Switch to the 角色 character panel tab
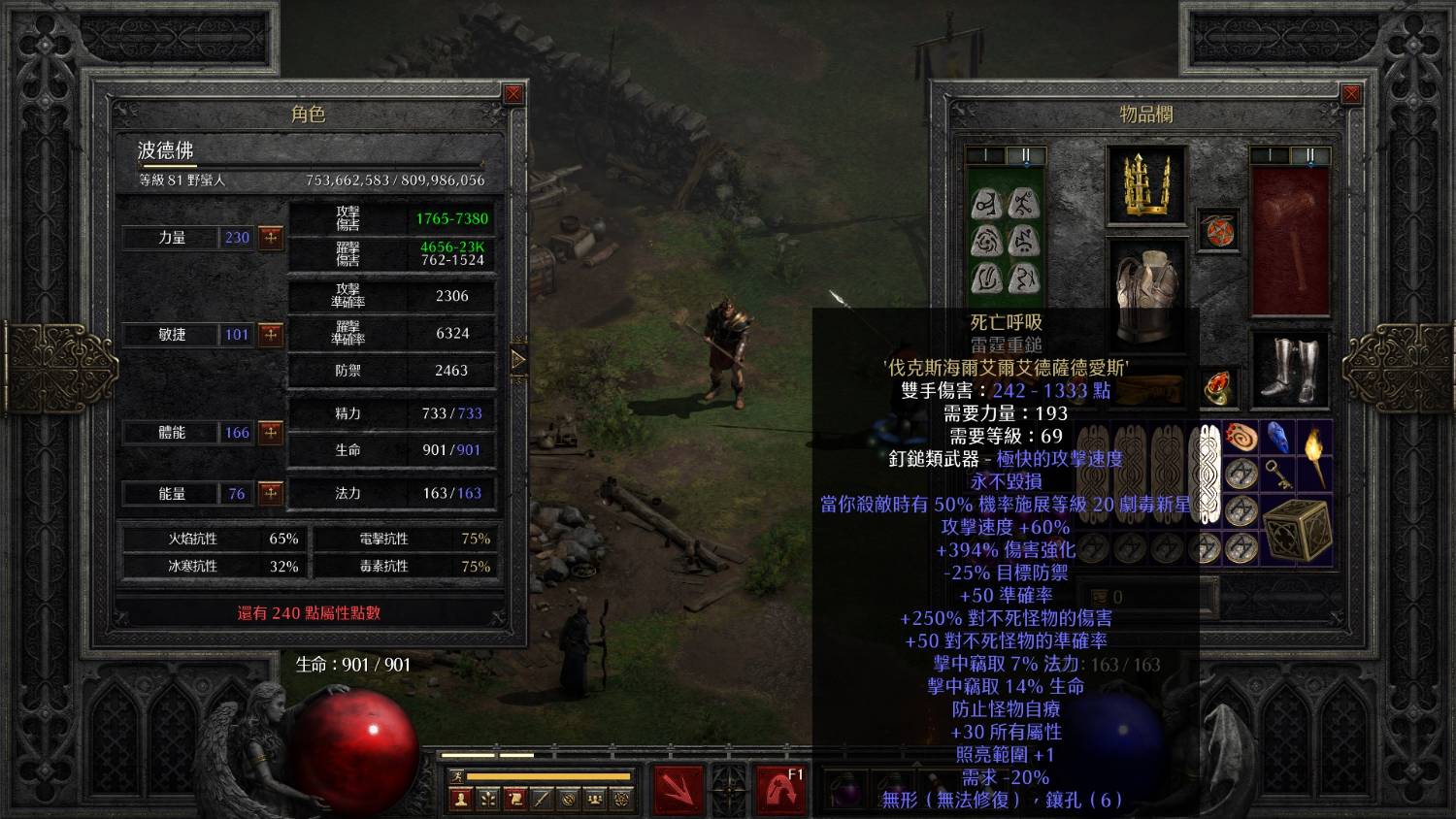1456x819 pixels. click(x=309, y=114)
